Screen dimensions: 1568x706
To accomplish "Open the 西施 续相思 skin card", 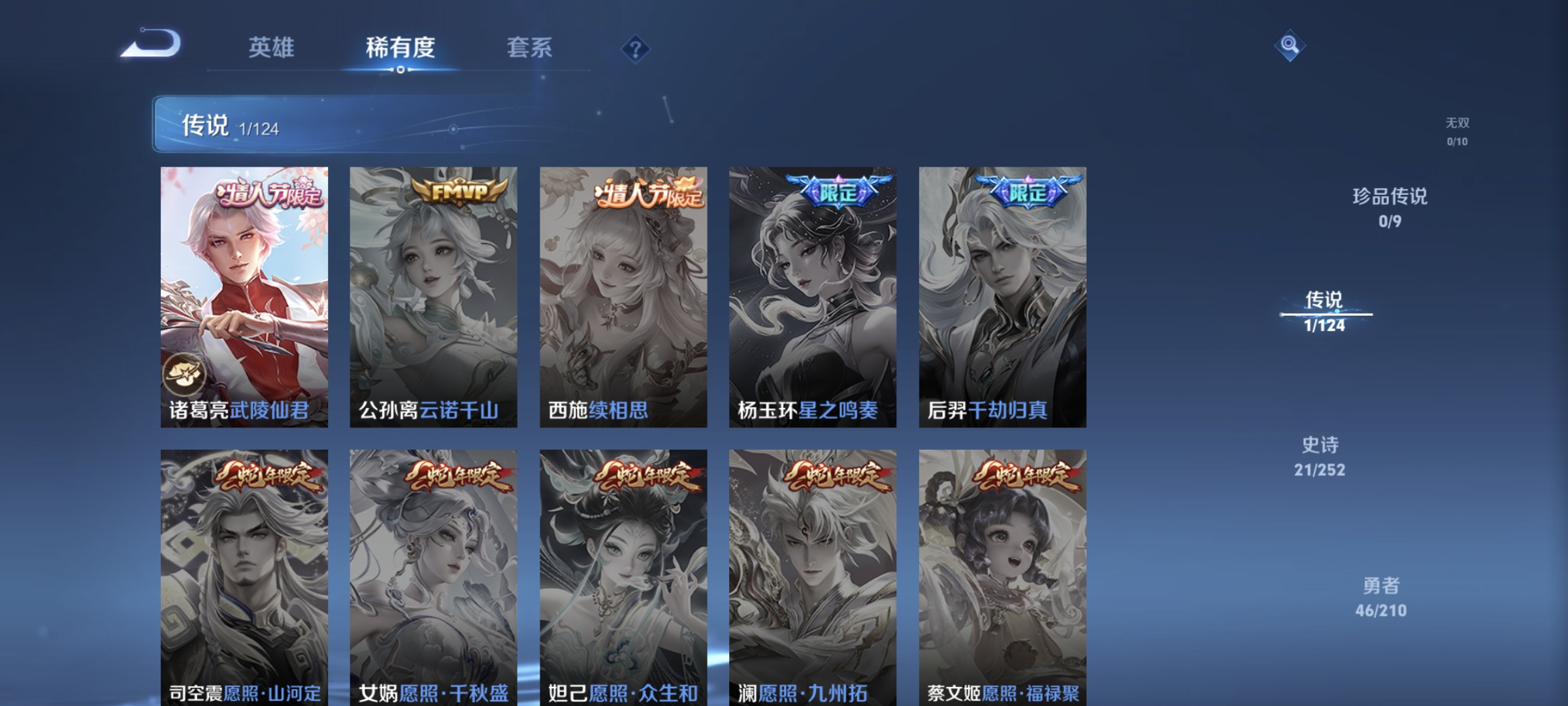I will point(623,297).
